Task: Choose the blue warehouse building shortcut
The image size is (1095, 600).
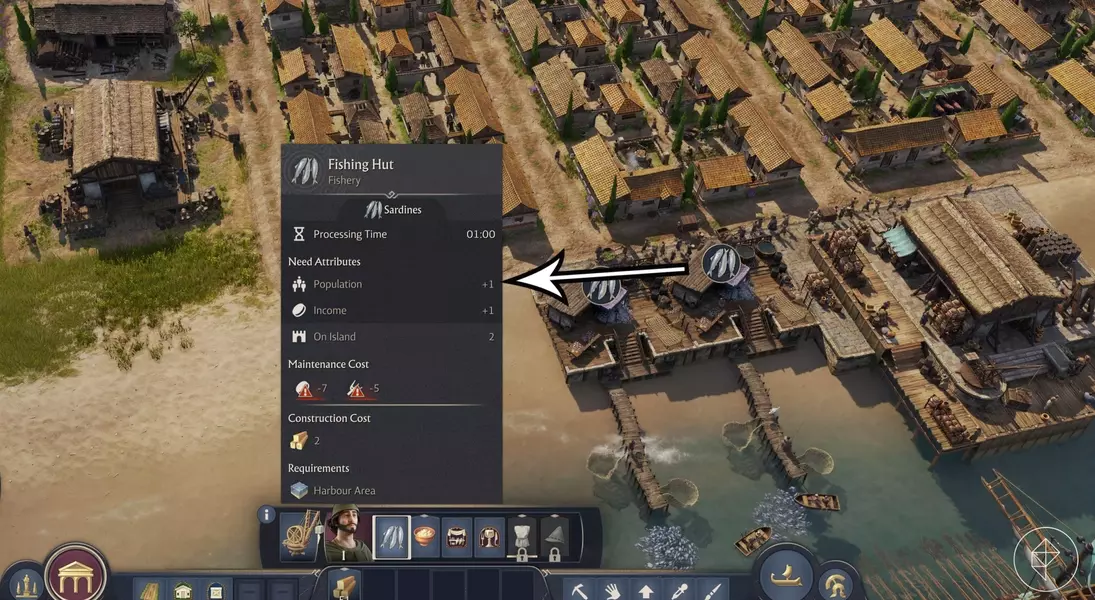Action: point(215,590)
